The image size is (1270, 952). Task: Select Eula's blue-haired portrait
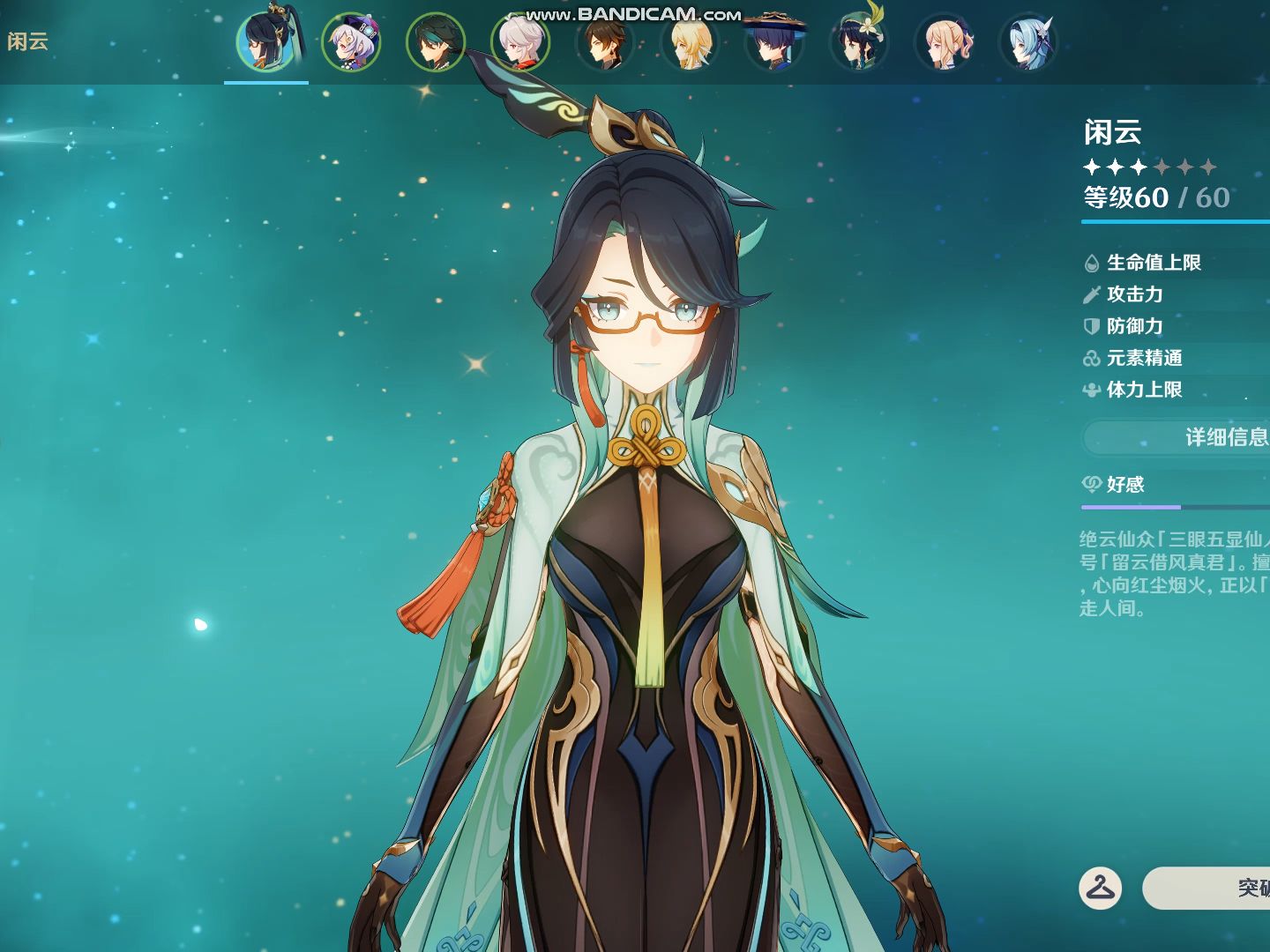click(1028, 42)
